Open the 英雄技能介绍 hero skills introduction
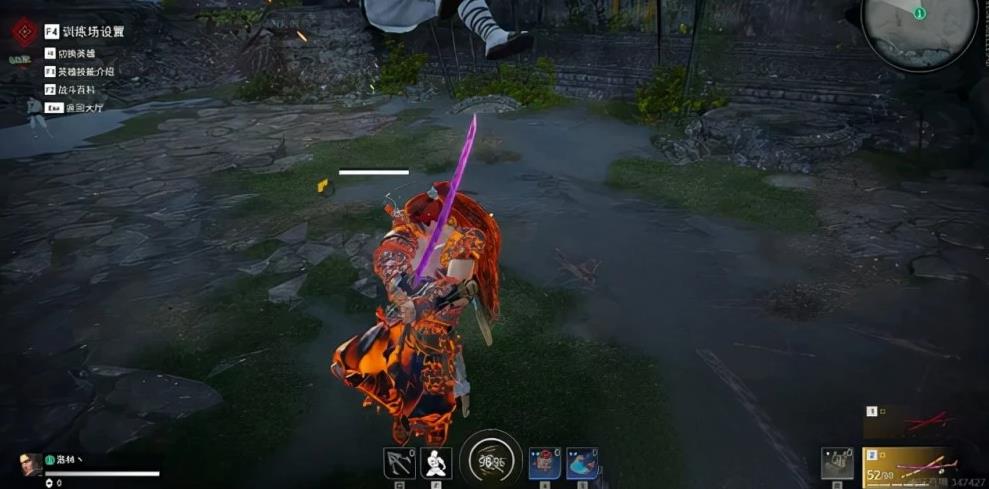Viewport: 989px width, 489px height. pos(86,71)
